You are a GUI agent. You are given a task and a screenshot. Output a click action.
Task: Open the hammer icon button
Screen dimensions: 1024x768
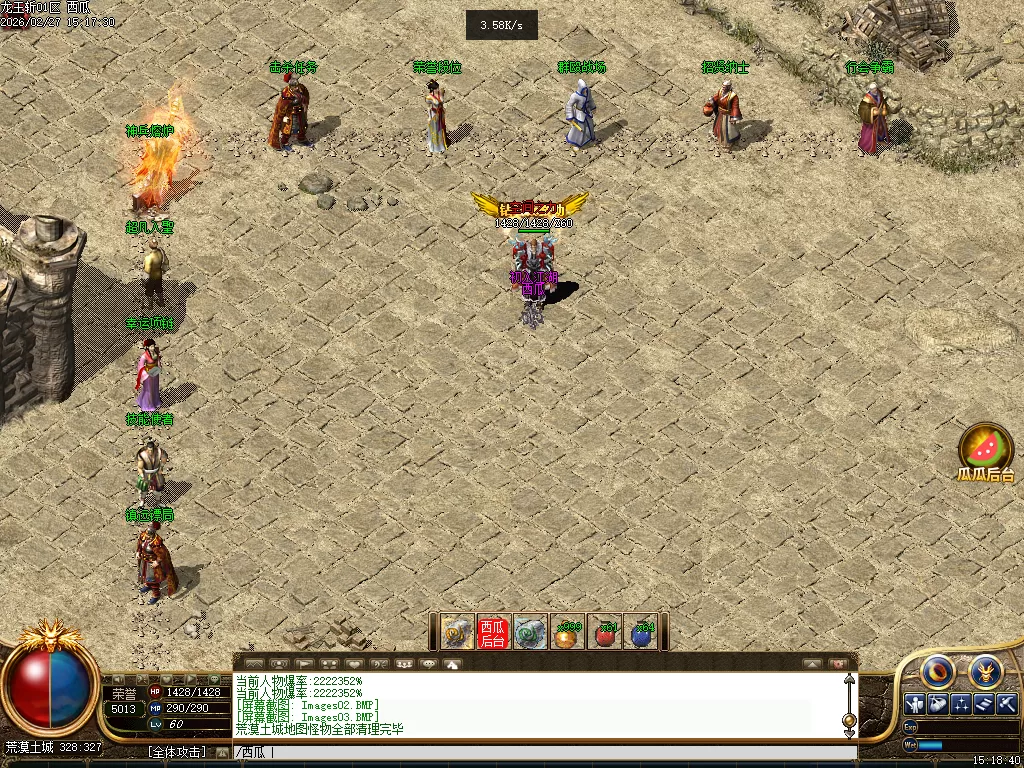point(1007,704)
